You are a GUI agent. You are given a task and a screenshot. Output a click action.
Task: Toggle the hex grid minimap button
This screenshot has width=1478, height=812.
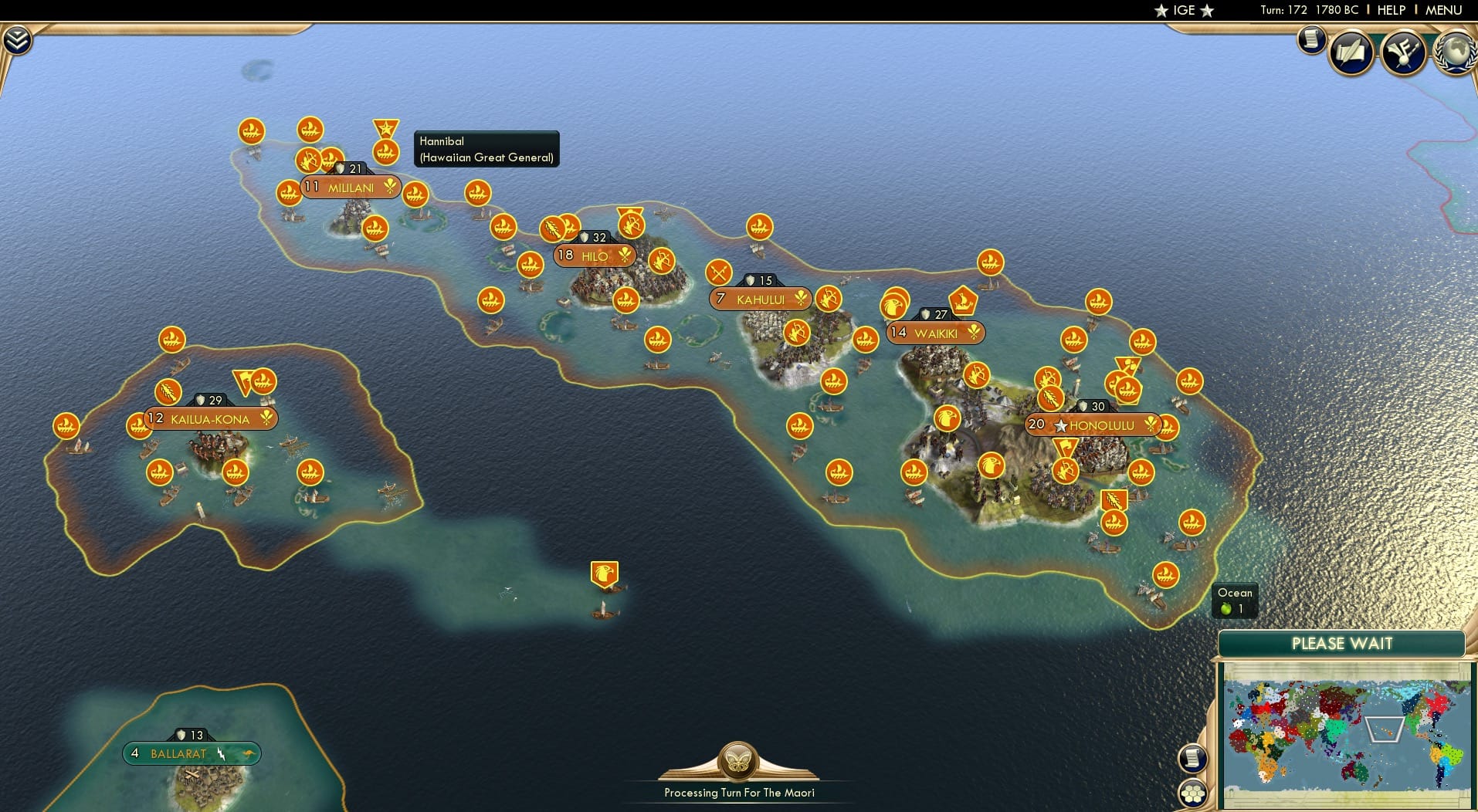[x=1194, y=793]
